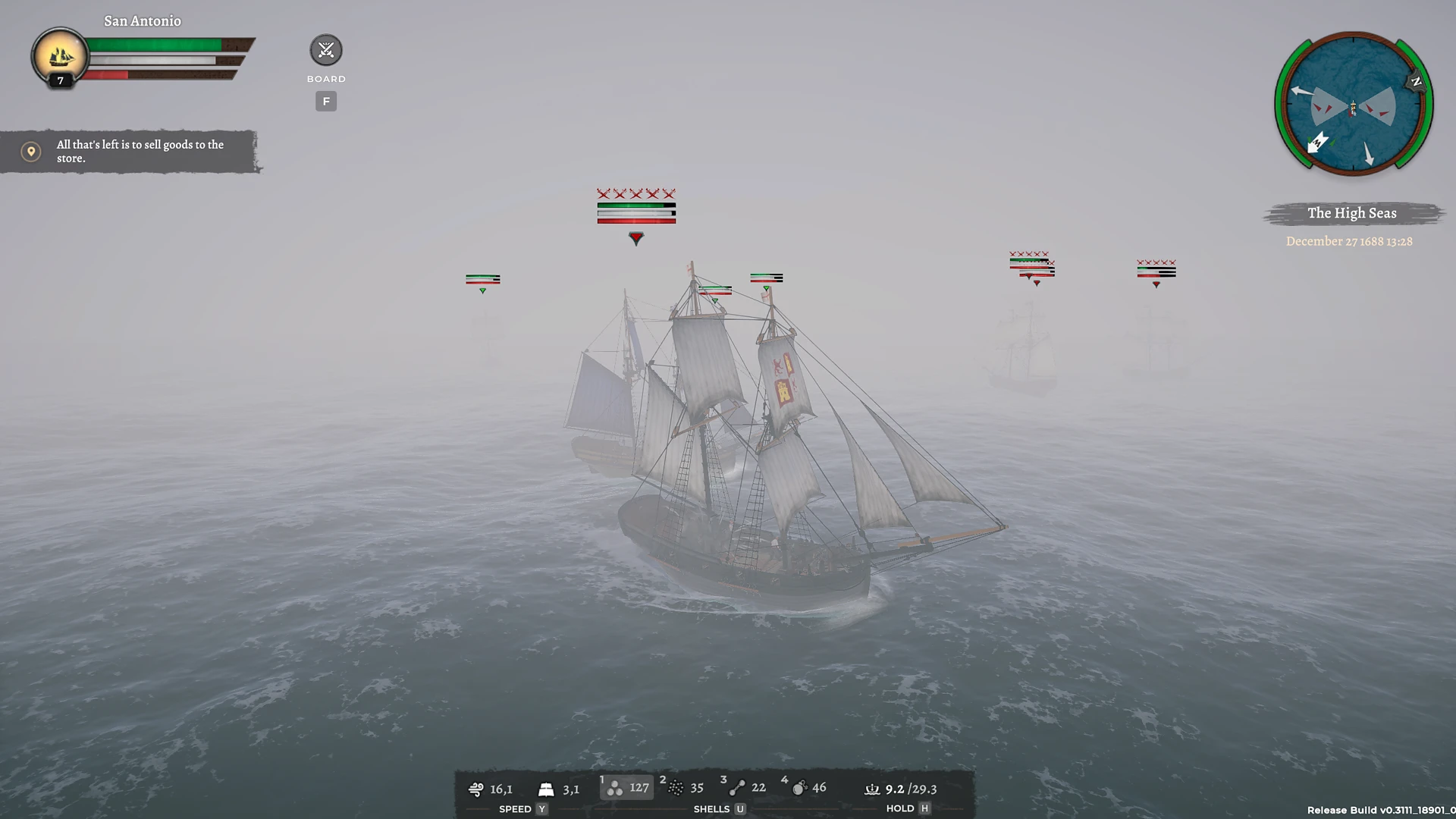Open the enemy ship marker above the galleon
This screenshot has width=1456, height=819.
635,206
